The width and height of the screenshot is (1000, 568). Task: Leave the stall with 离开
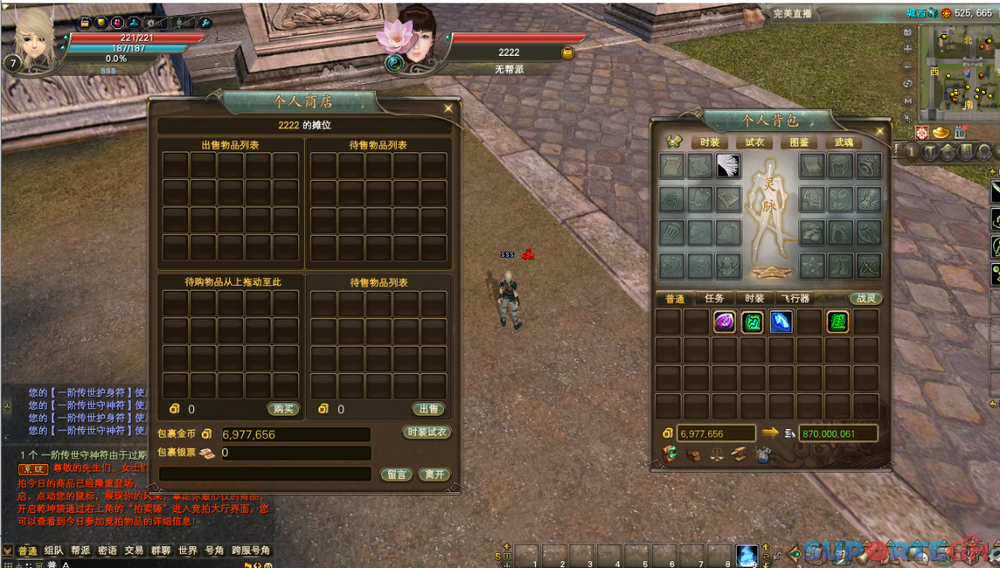tap(432, 474)
